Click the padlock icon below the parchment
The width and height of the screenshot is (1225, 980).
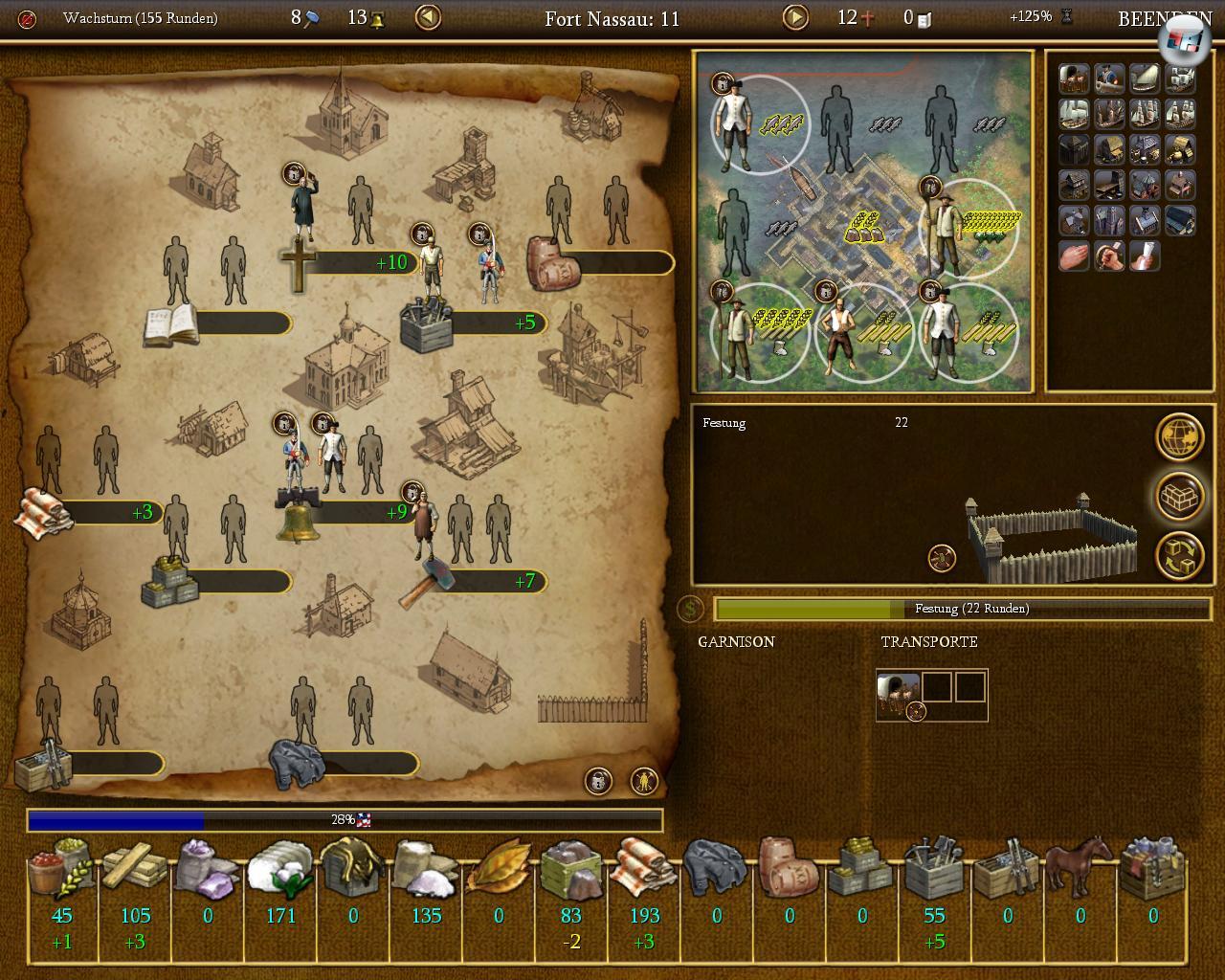(x=599, y=781)
